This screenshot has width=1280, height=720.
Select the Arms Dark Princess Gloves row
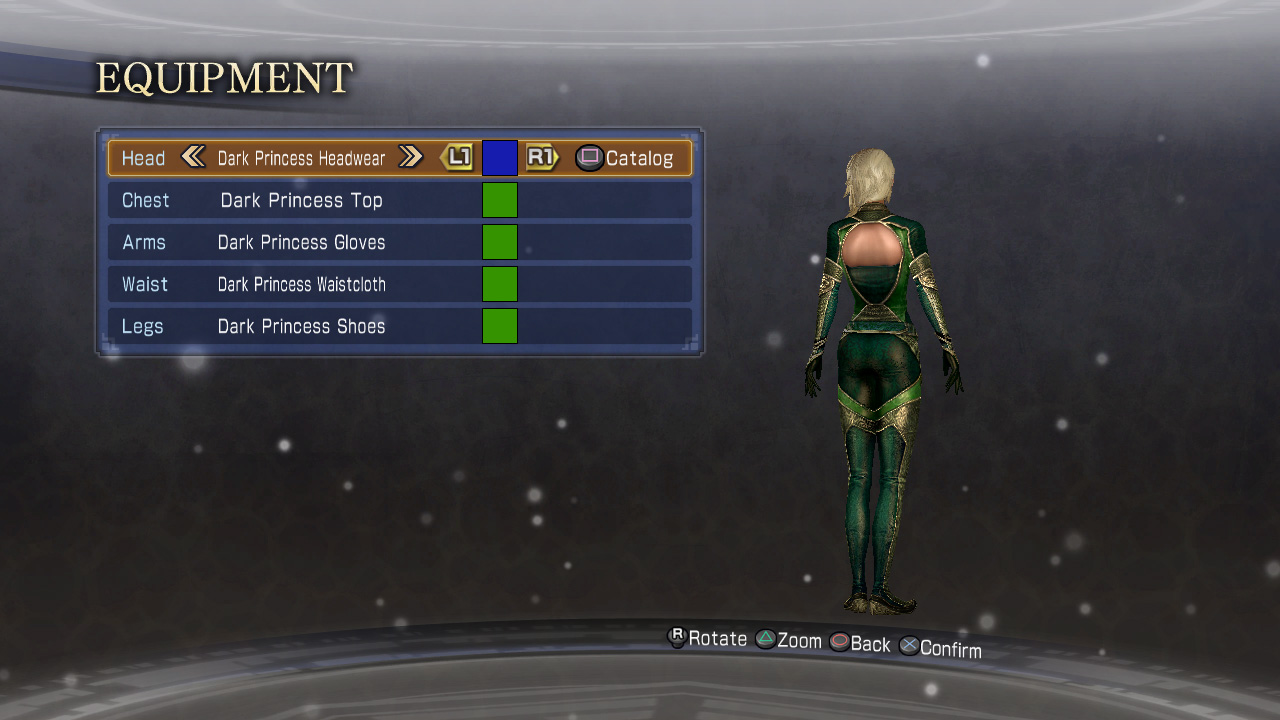[300, 242]
